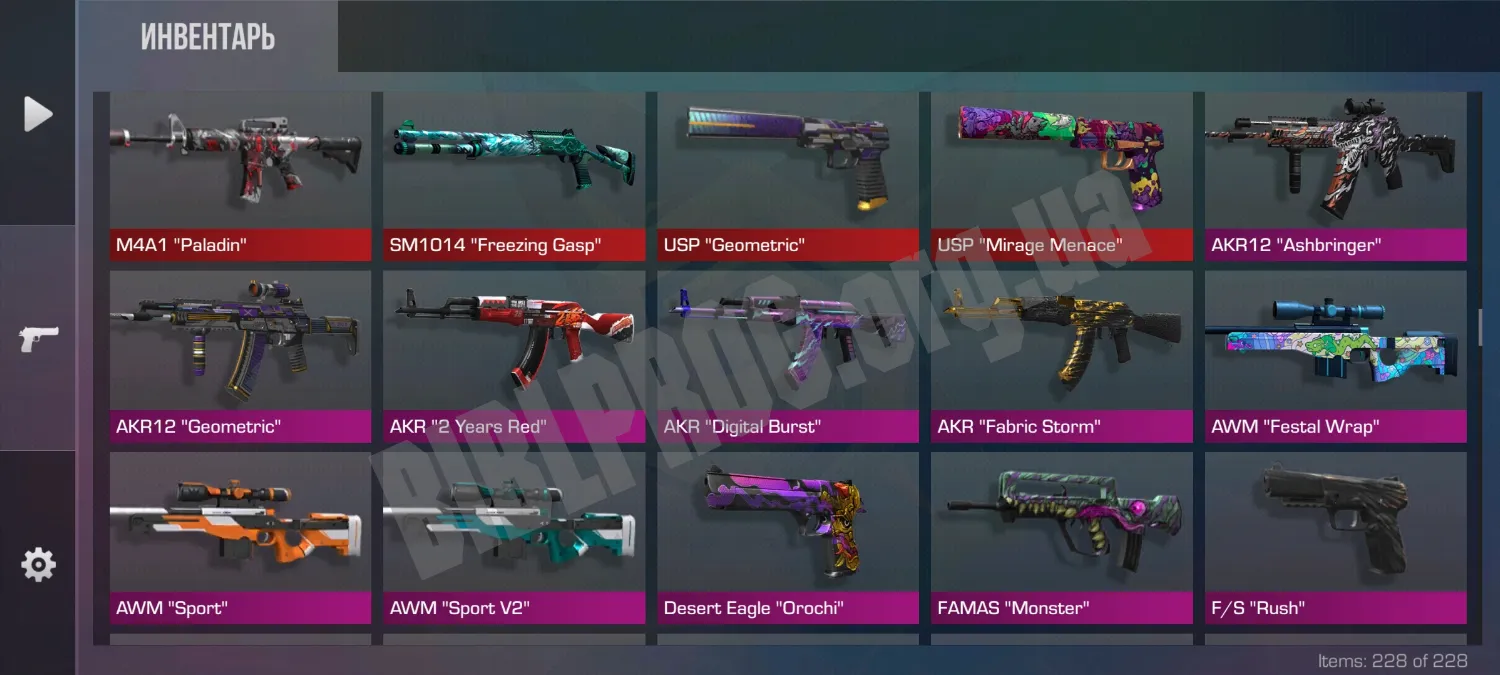The image size is (1500, 675).
Task: Pick the FAMAS "Monster" skin
Action: (1062, 538)
